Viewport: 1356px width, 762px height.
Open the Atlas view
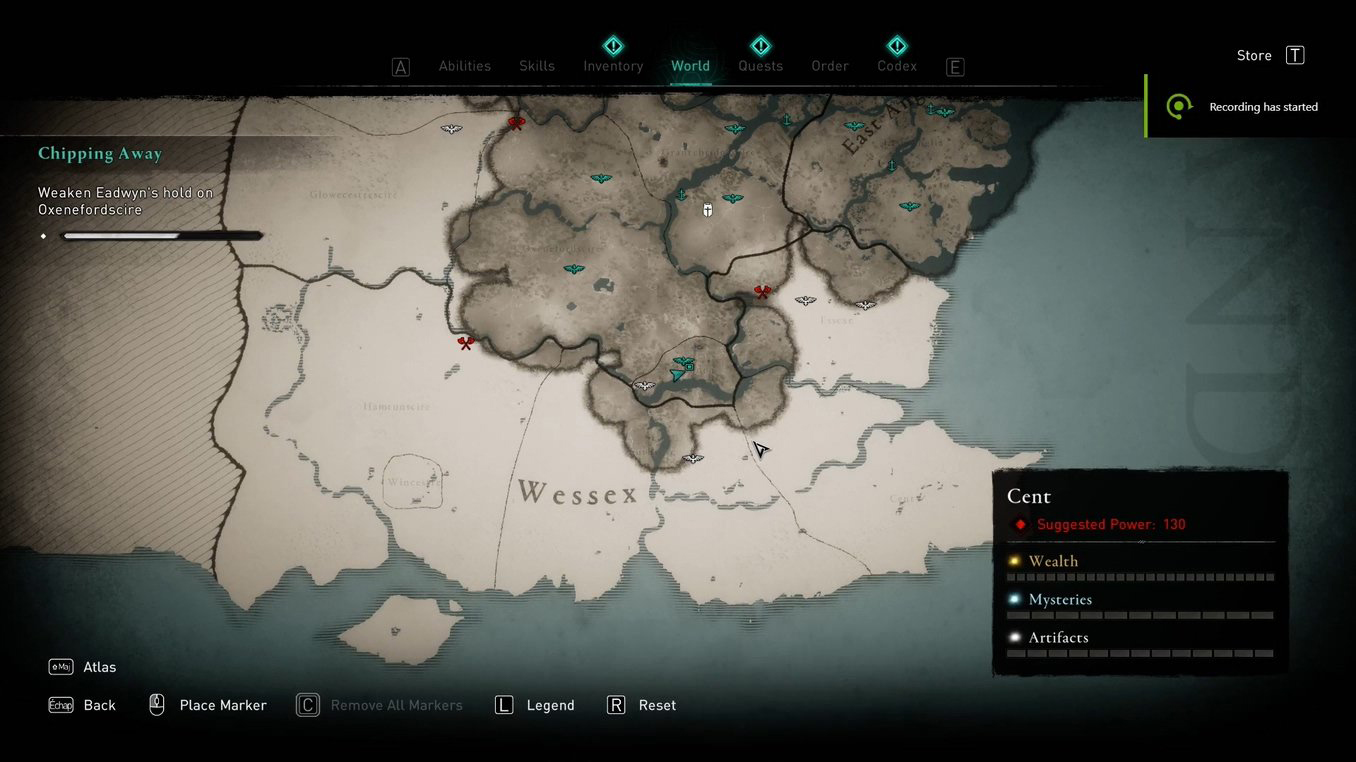[x=99, y=667]
